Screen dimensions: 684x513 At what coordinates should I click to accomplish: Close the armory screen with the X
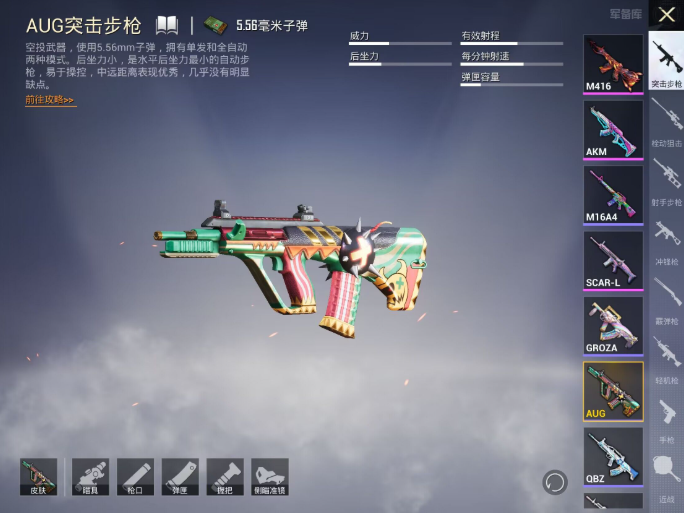pyautogui.click(x=666, y=15)
